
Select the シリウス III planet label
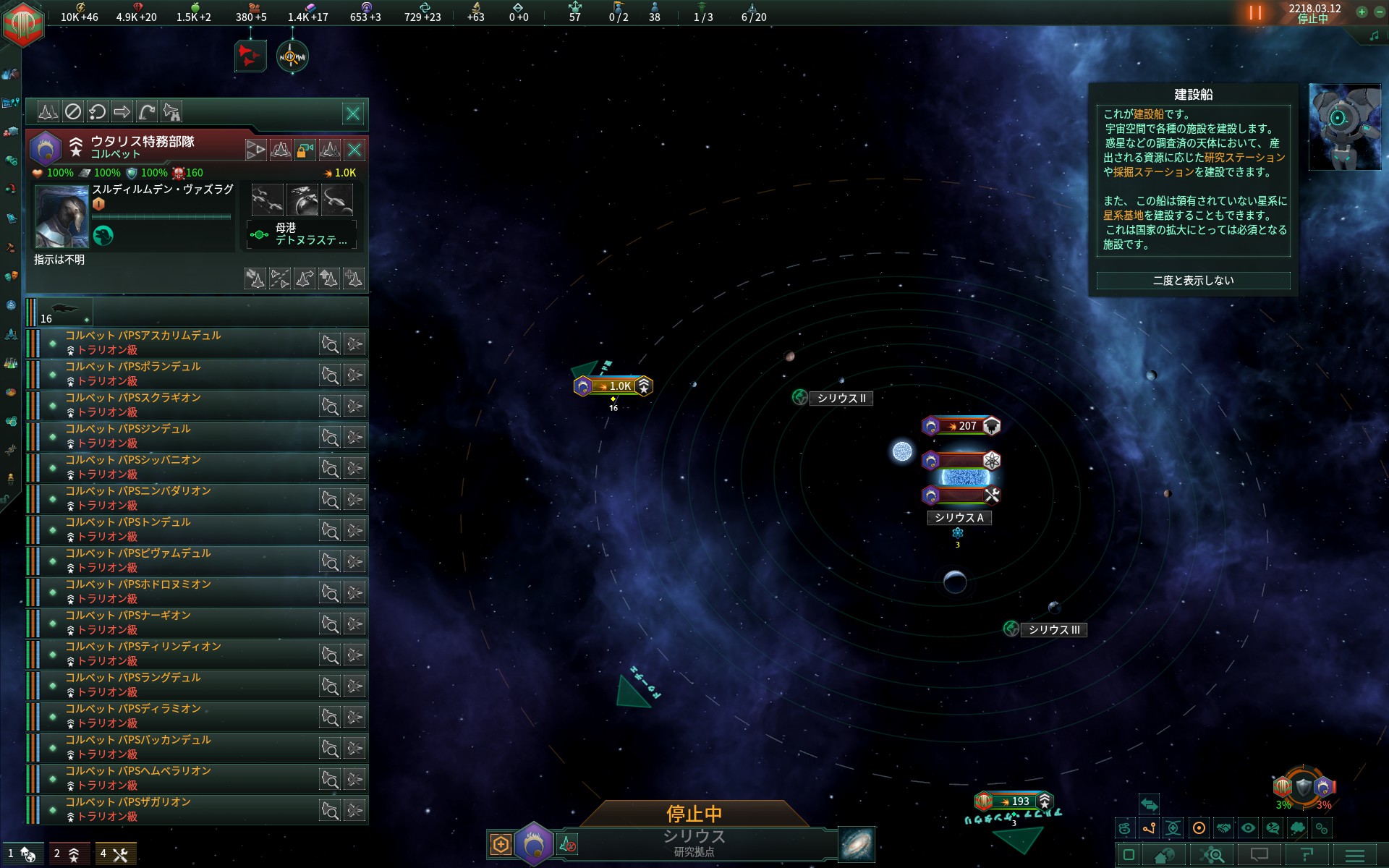pyautogui.click(x=1053, y=630)
